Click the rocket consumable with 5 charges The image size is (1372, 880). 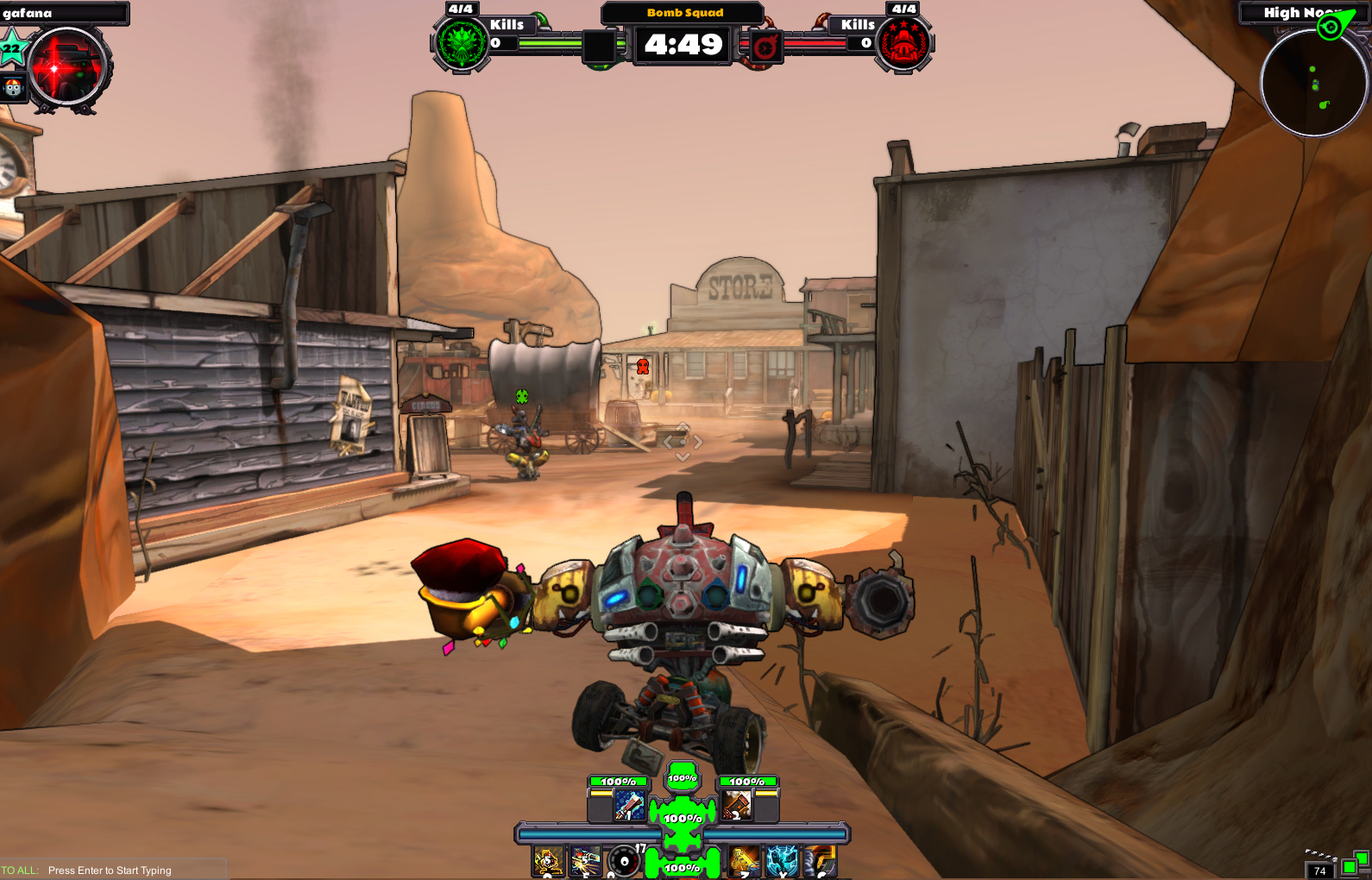coord(585,861)
